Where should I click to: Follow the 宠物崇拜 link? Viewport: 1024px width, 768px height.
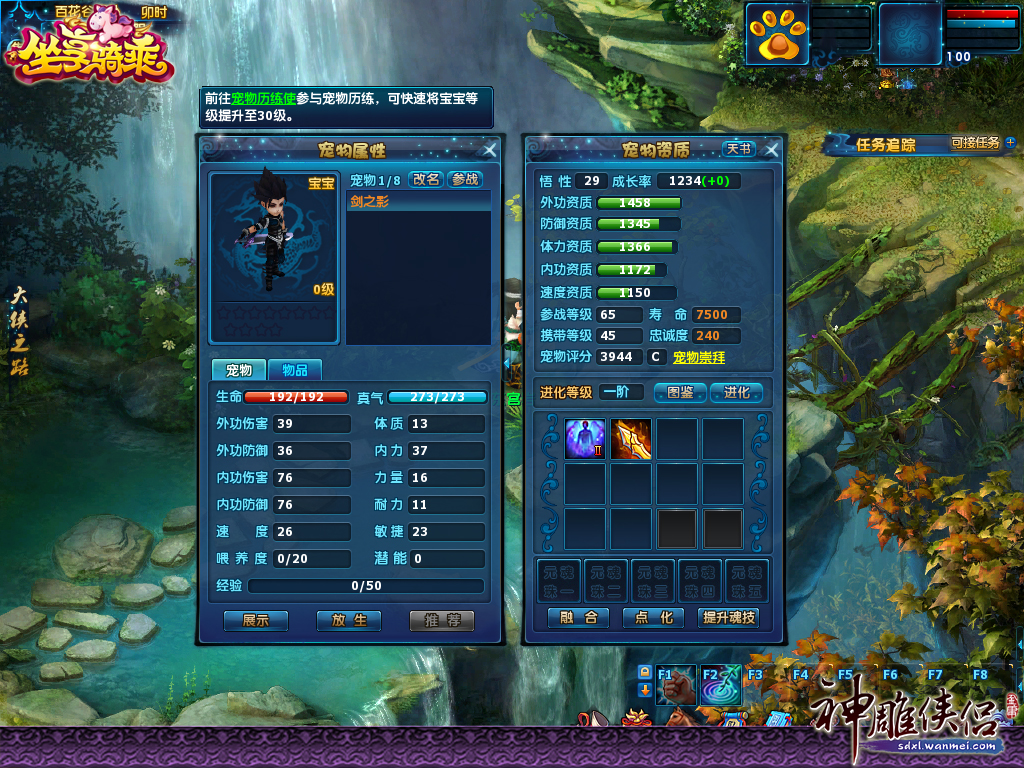[x=699, y=357]
